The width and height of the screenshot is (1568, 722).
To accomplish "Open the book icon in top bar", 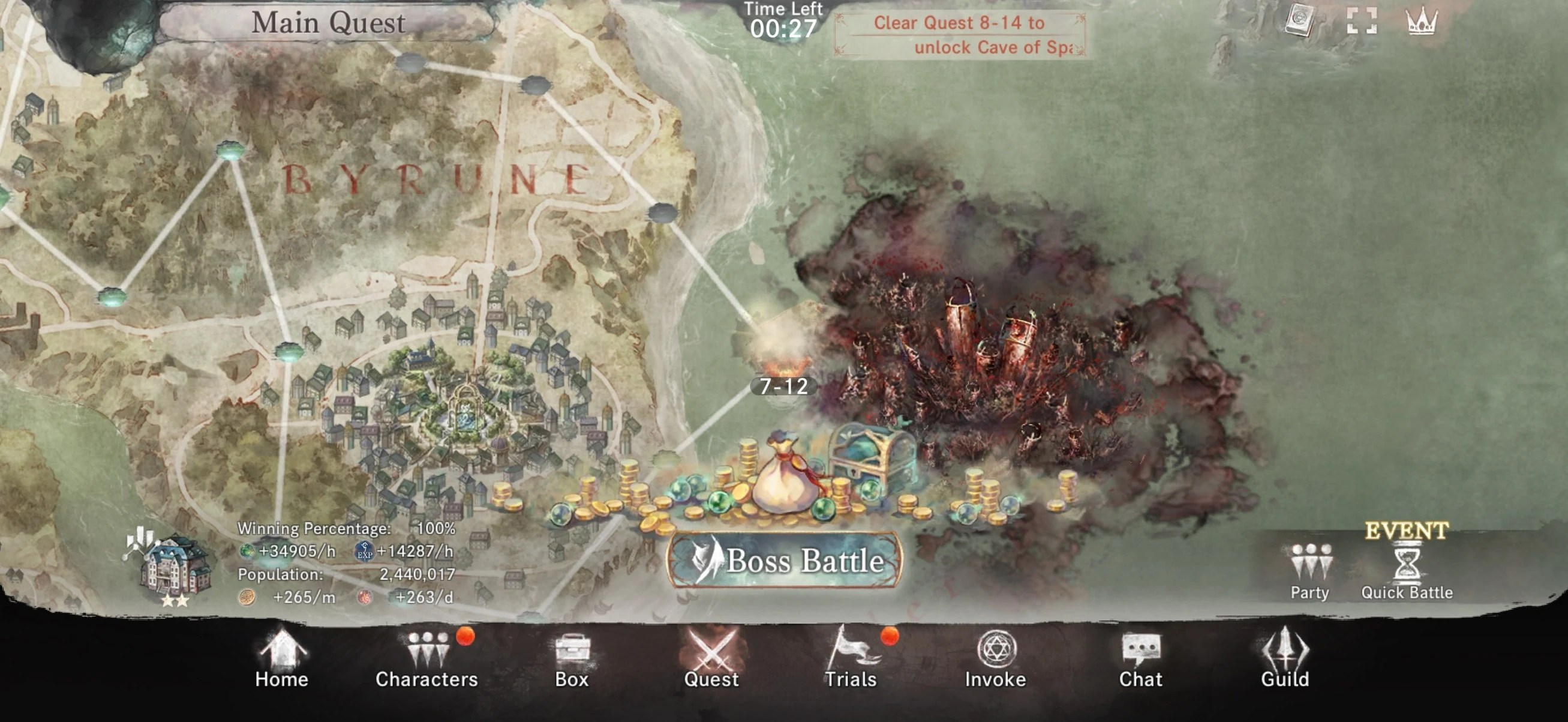I will [1298, 20].
